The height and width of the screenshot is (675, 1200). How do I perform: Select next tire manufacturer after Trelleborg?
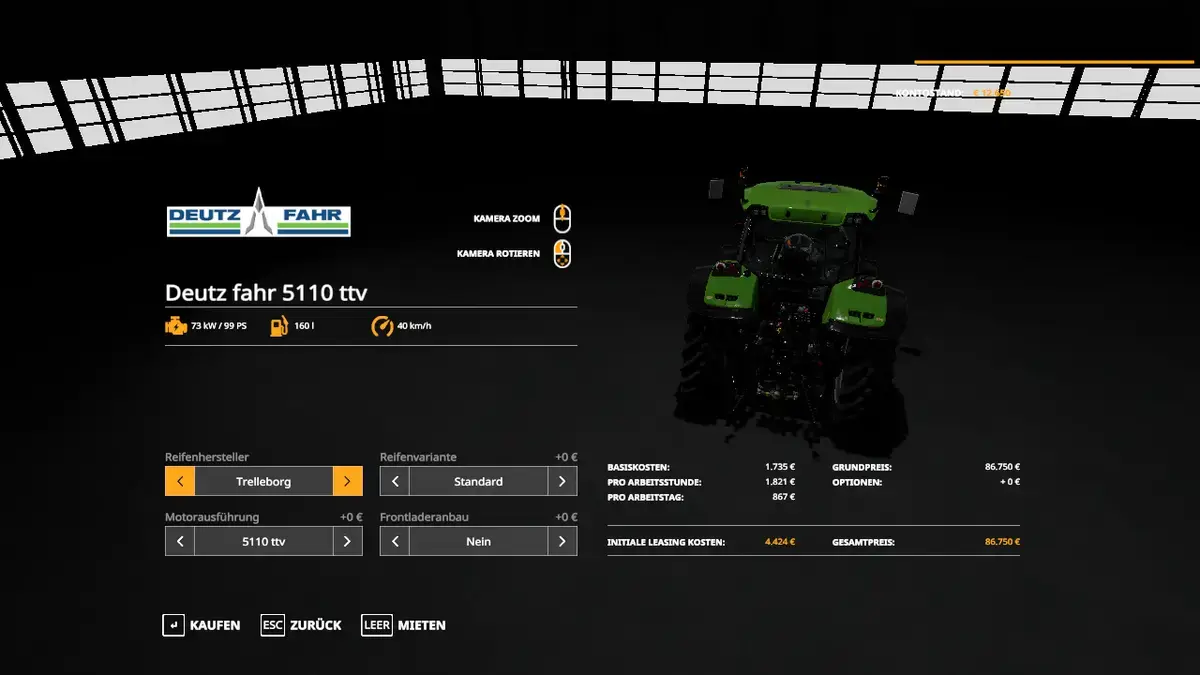(x=347, y=481)
